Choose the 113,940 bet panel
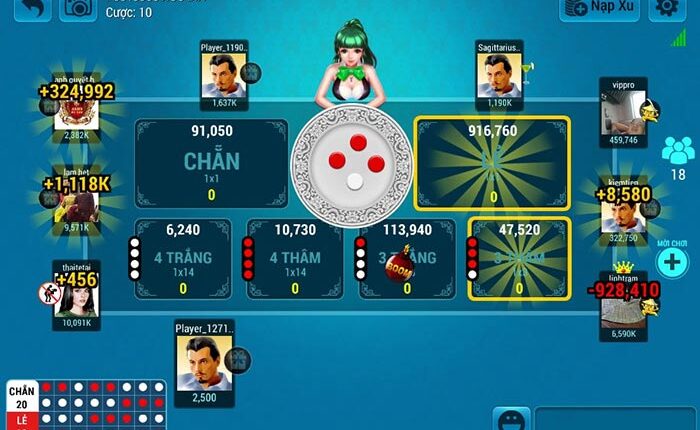700x430 pixels. [406, 260]
